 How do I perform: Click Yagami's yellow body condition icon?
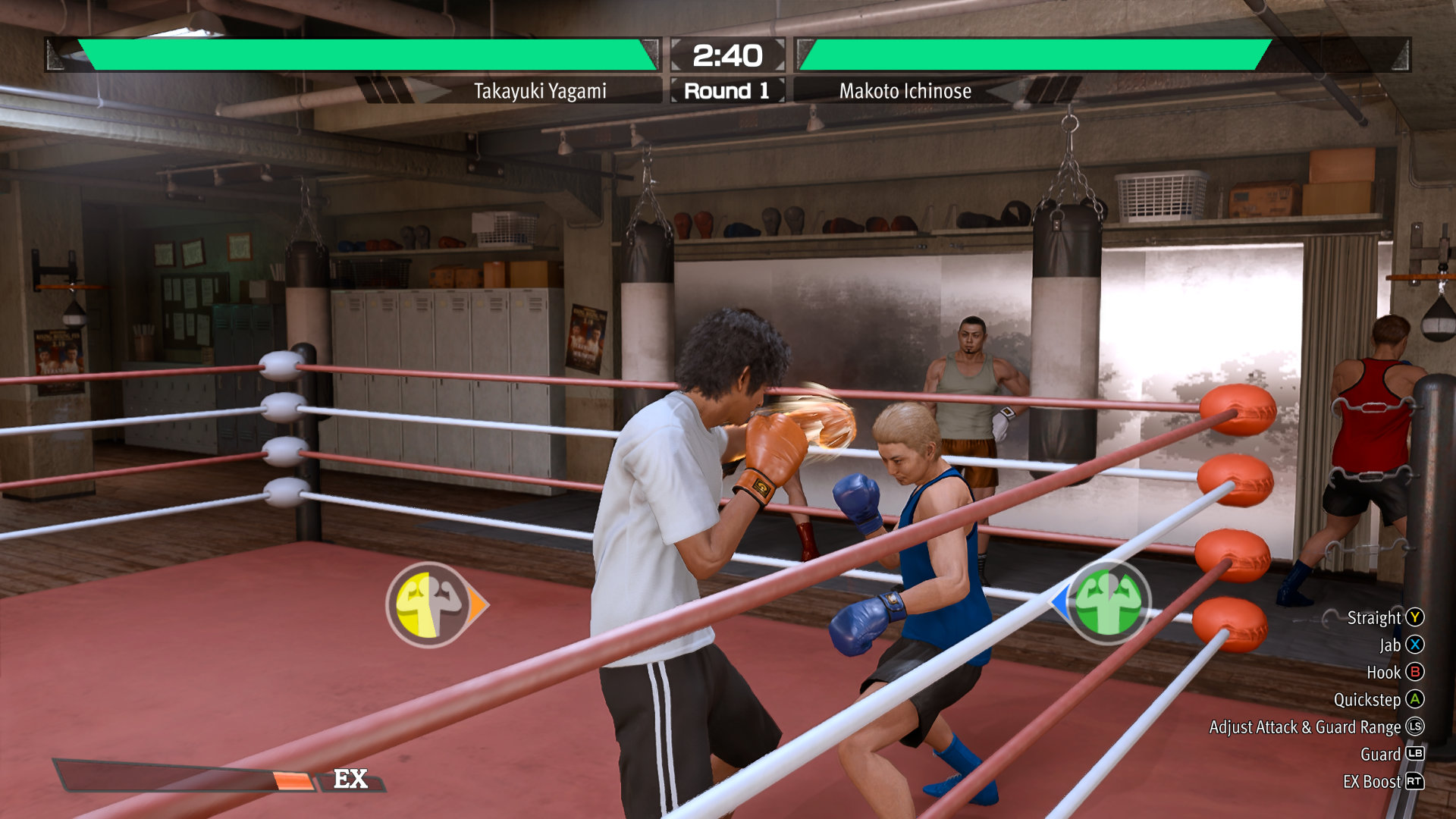[x=430, y=604]
